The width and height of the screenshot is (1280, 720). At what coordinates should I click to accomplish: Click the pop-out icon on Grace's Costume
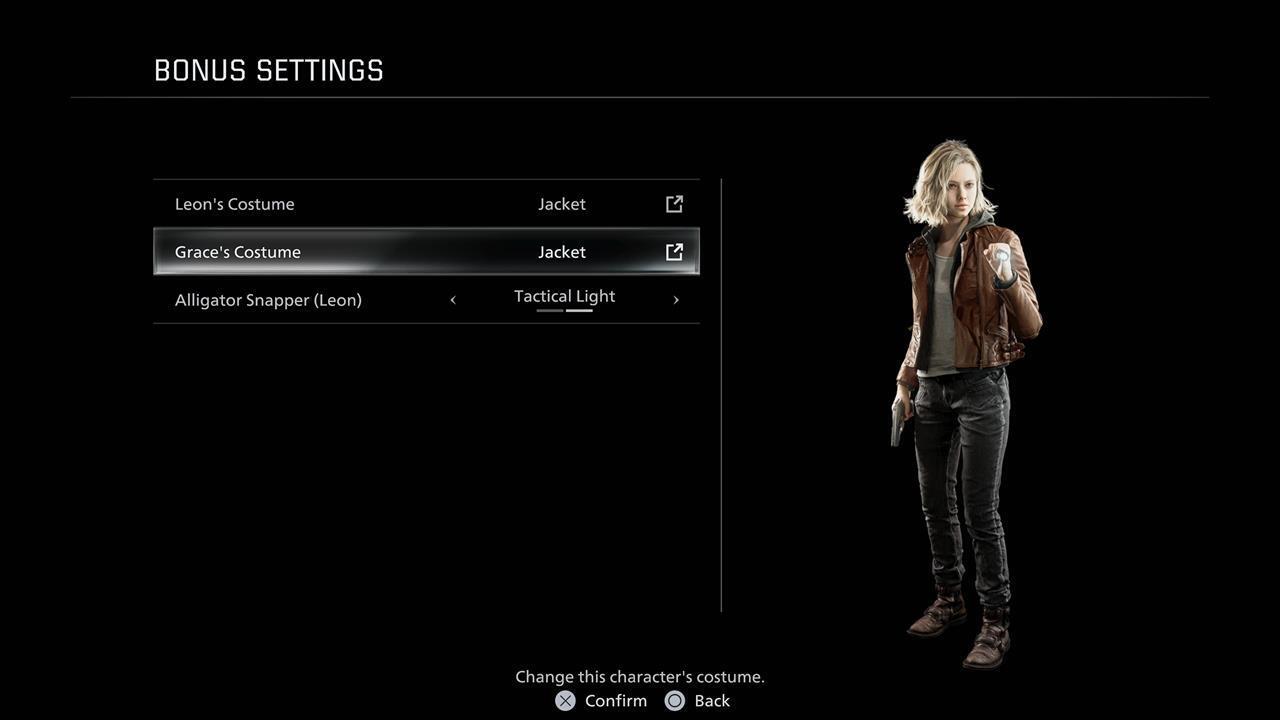pos(675,252)
